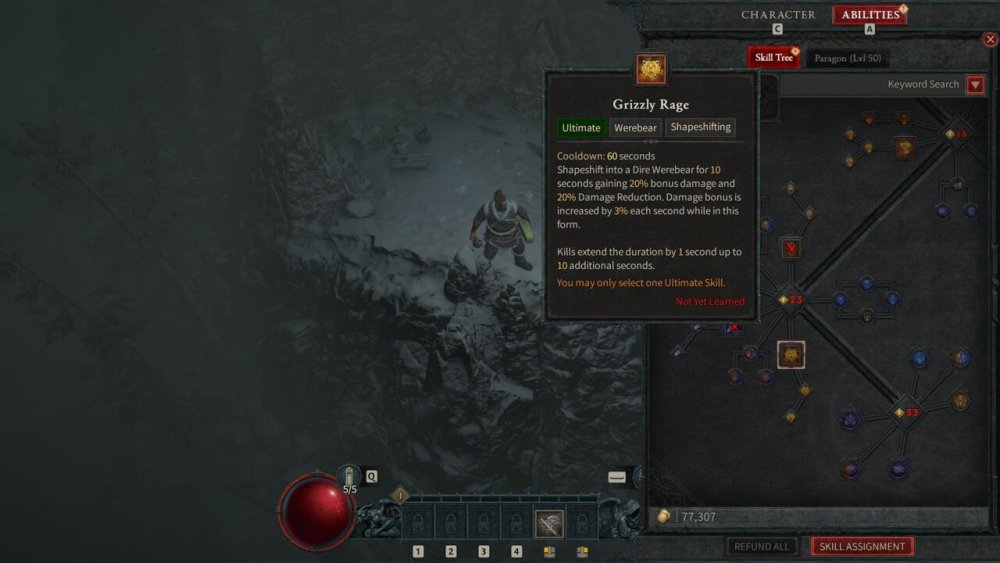Click the Shapeshifting tag in the tooltip
1000x563 pixels.
tap(701, 128)
